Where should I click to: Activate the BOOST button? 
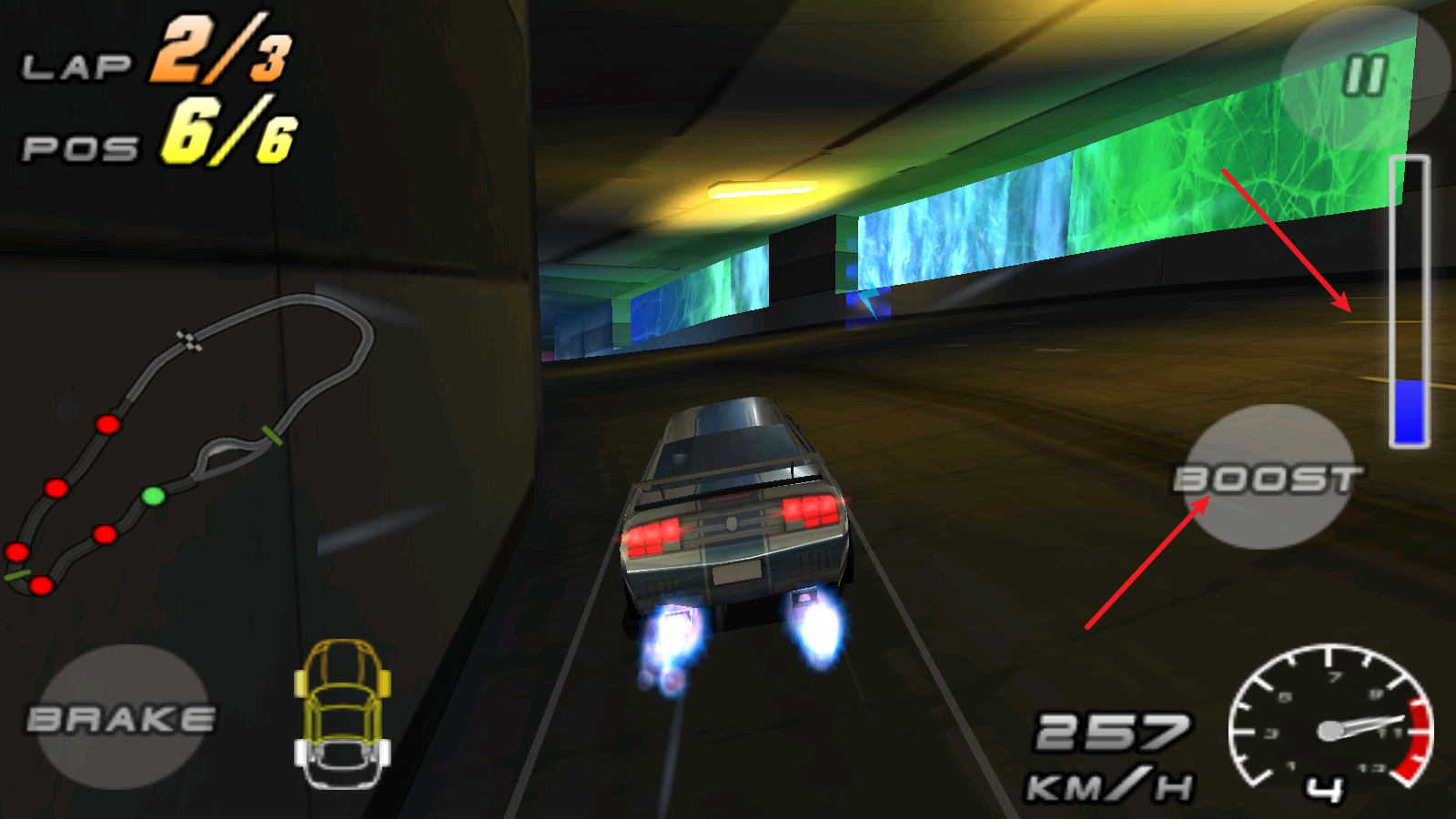(1269, 478)
